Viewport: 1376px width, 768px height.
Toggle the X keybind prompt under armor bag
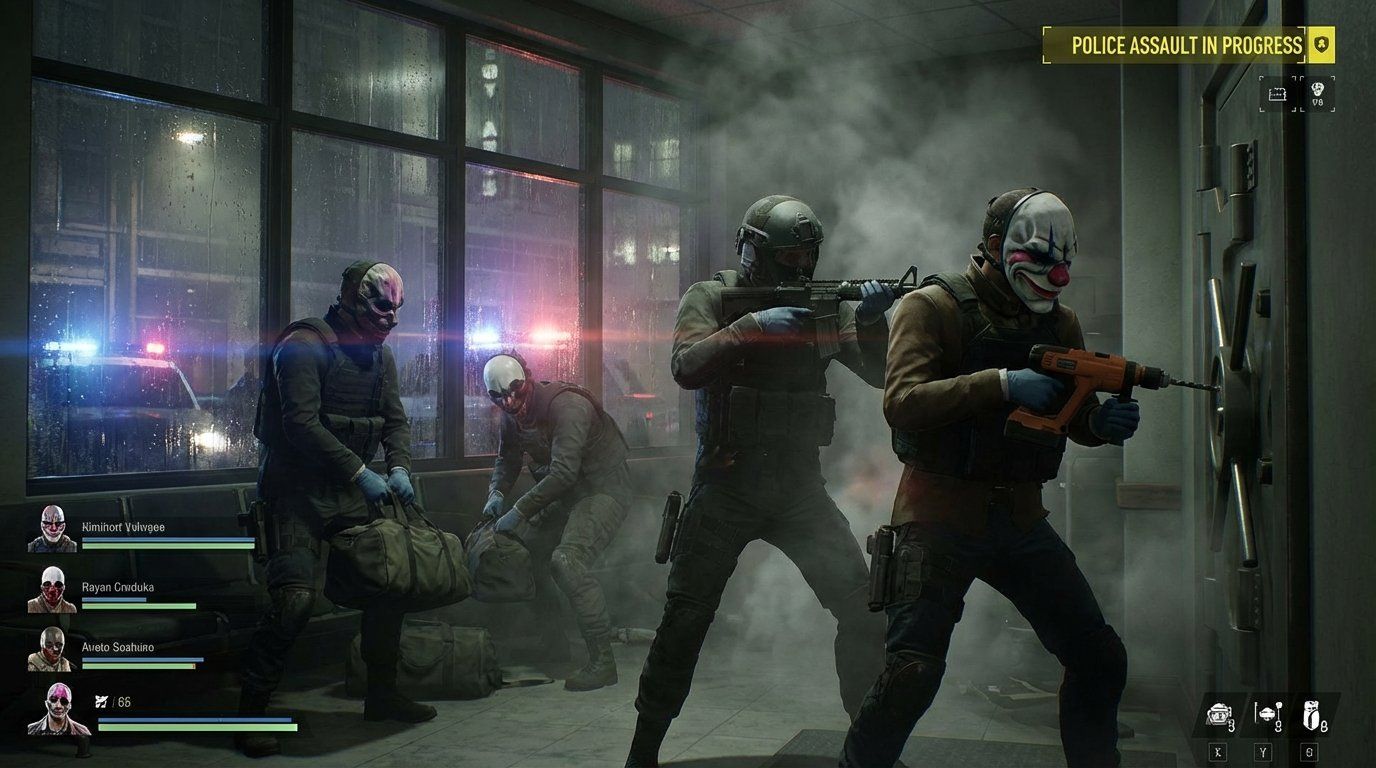click(1218, 751)
